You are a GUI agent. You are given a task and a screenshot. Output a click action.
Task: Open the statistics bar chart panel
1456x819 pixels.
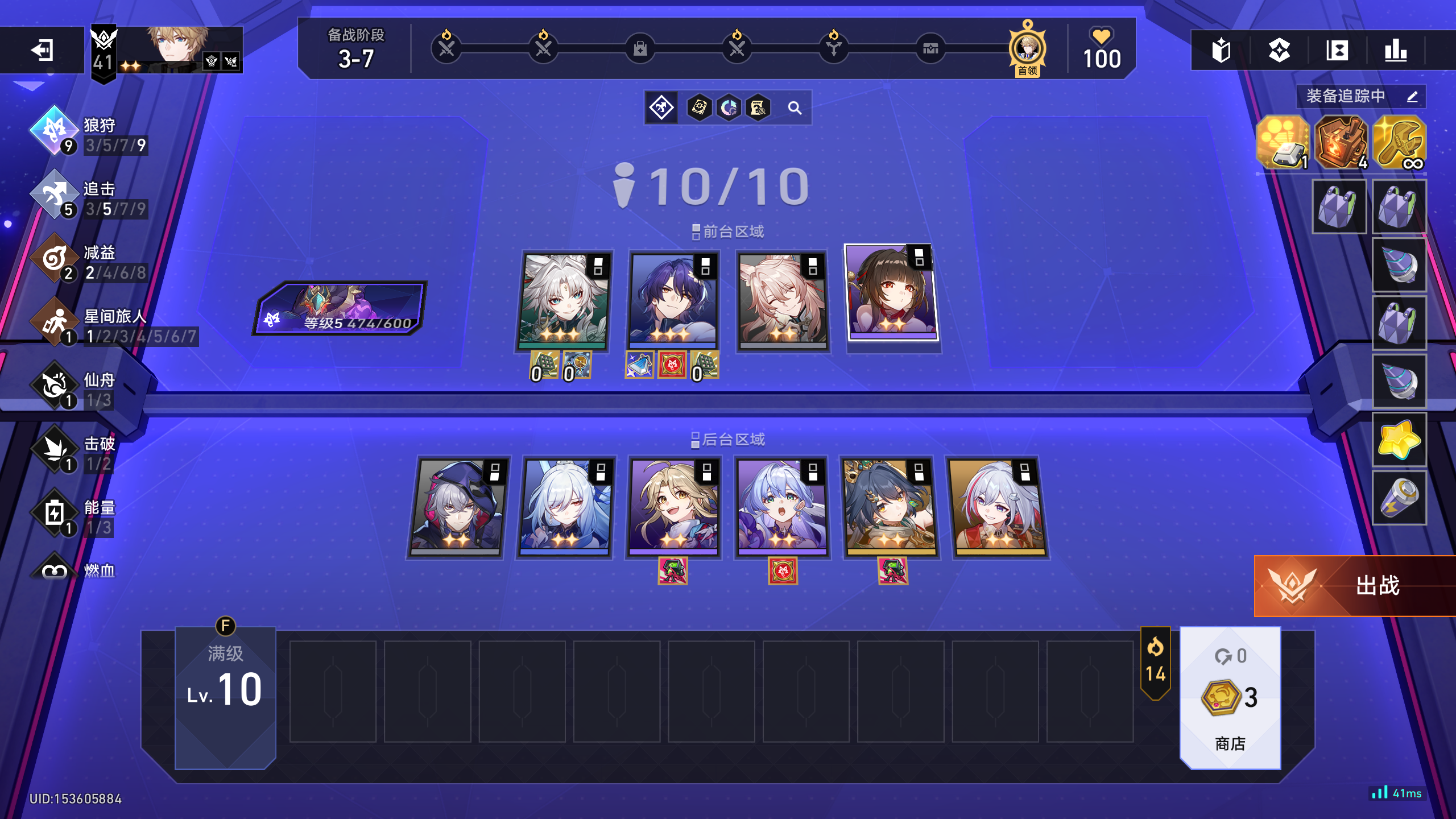[1395, 51]
